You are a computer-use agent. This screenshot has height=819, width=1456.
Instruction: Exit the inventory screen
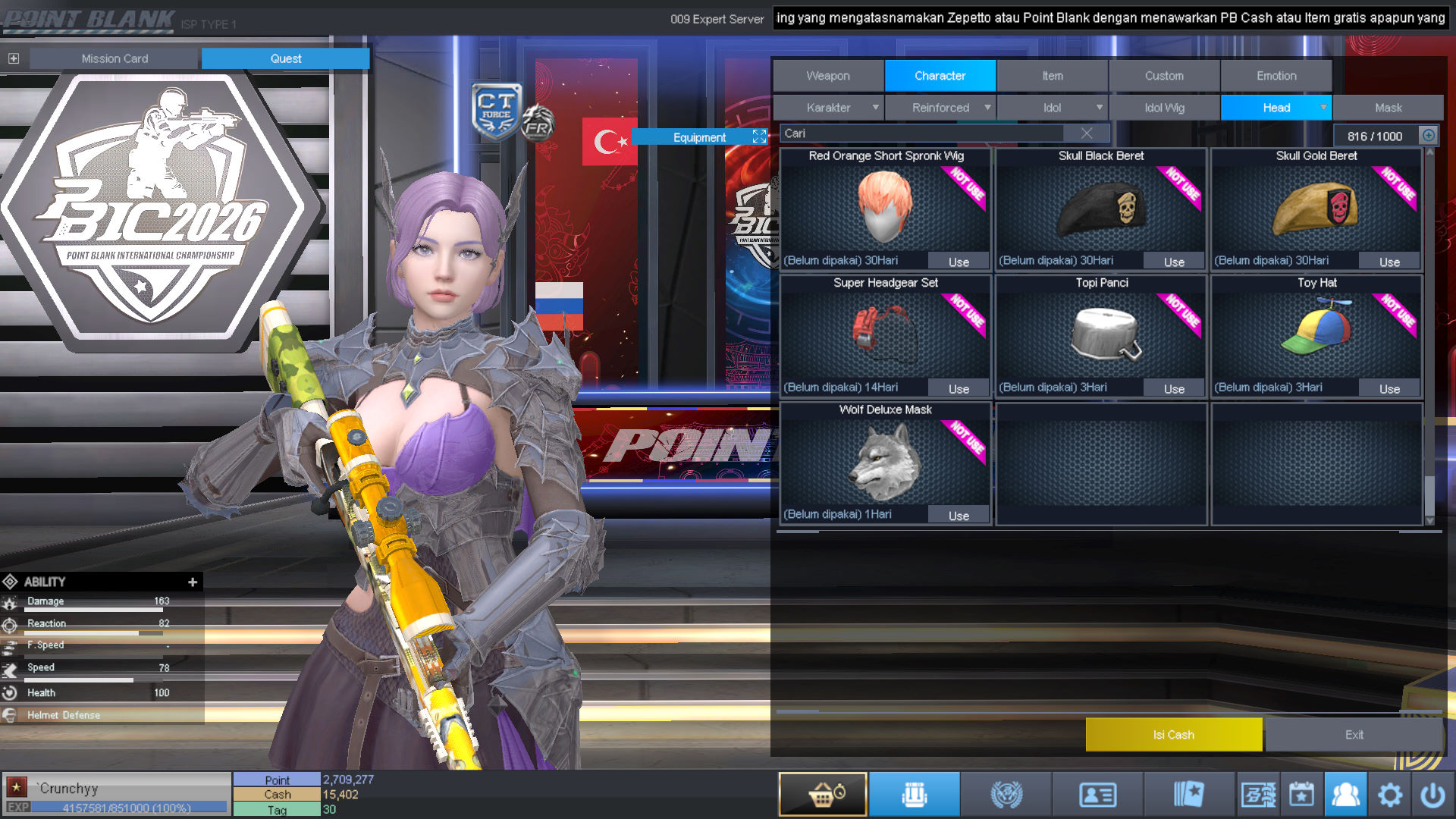click(1354, 735)
